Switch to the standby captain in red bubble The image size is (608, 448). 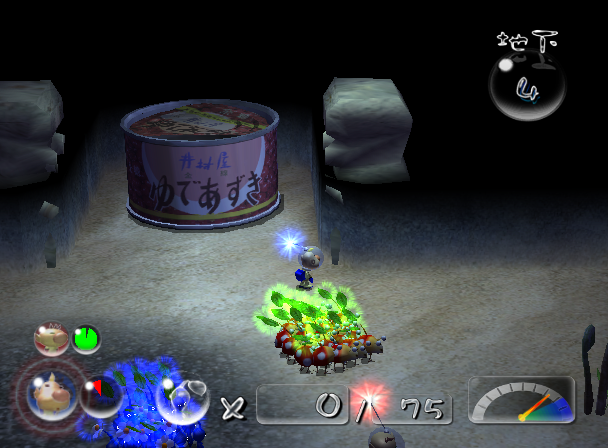coord(51,339)
